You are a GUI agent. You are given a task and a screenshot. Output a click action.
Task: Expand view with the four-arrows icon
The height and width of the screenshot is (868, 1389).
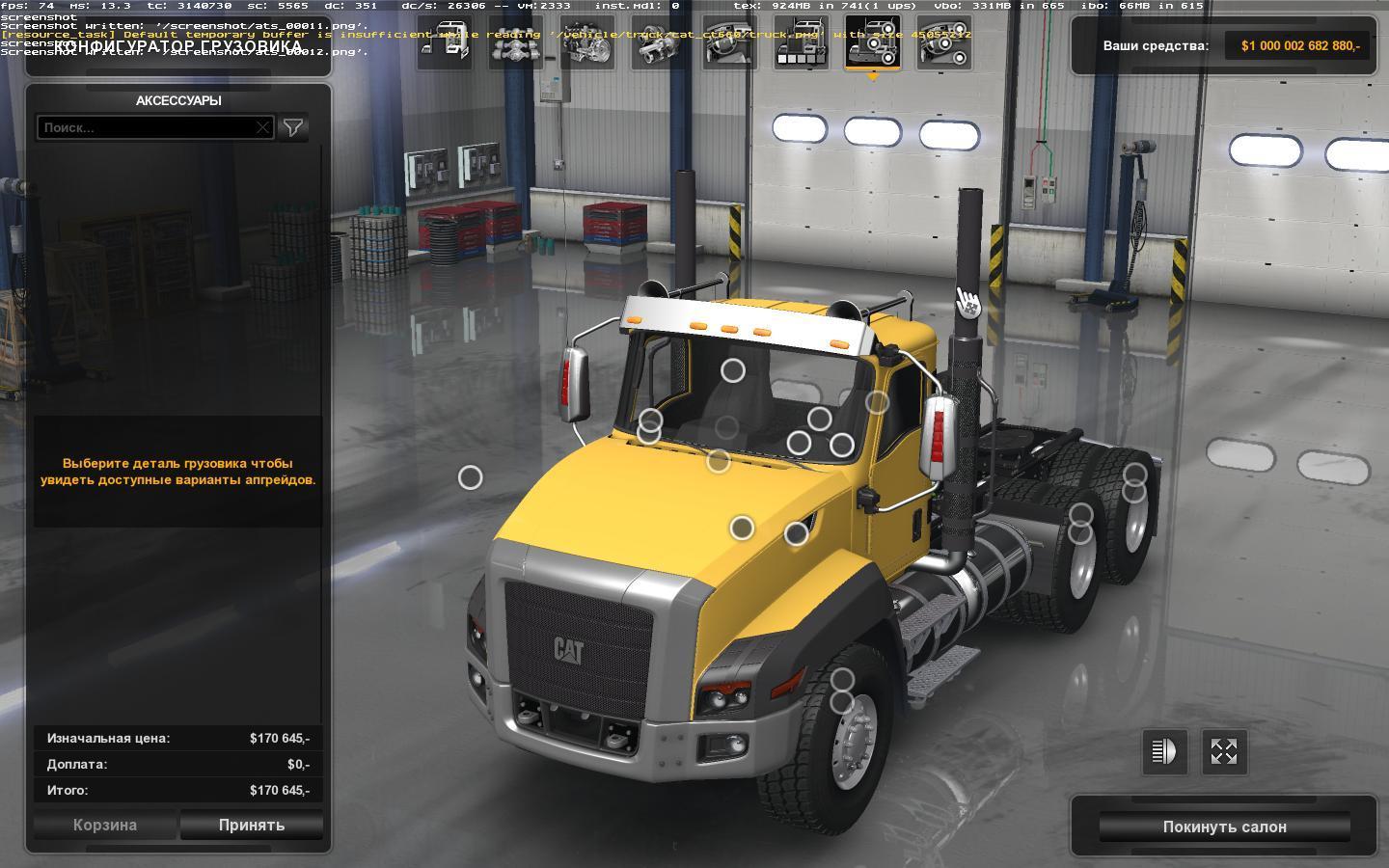pyautogui.click(x=1224, y=751)
